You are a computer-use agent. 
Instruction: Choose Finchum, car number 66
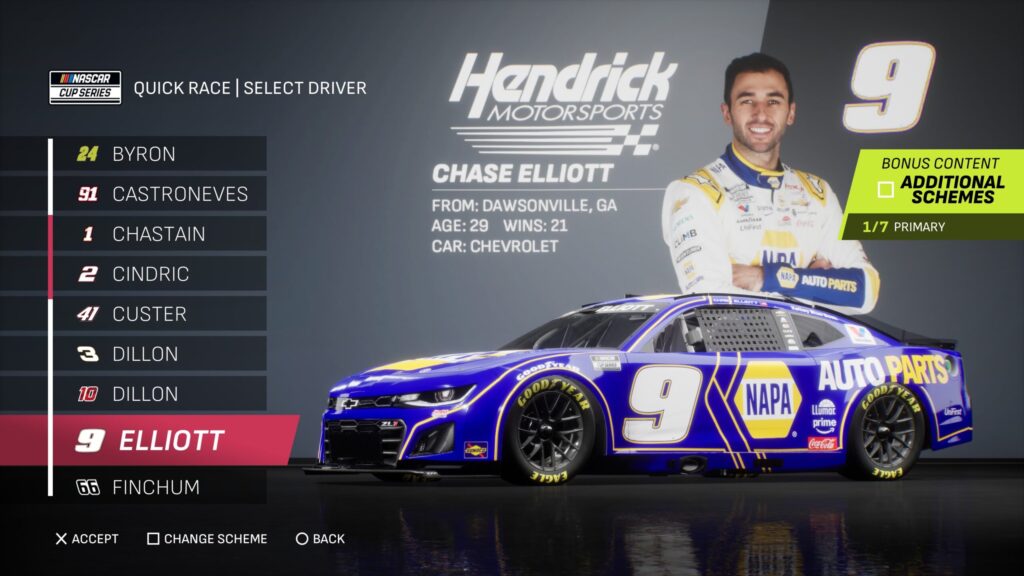(x=158, y=487)
